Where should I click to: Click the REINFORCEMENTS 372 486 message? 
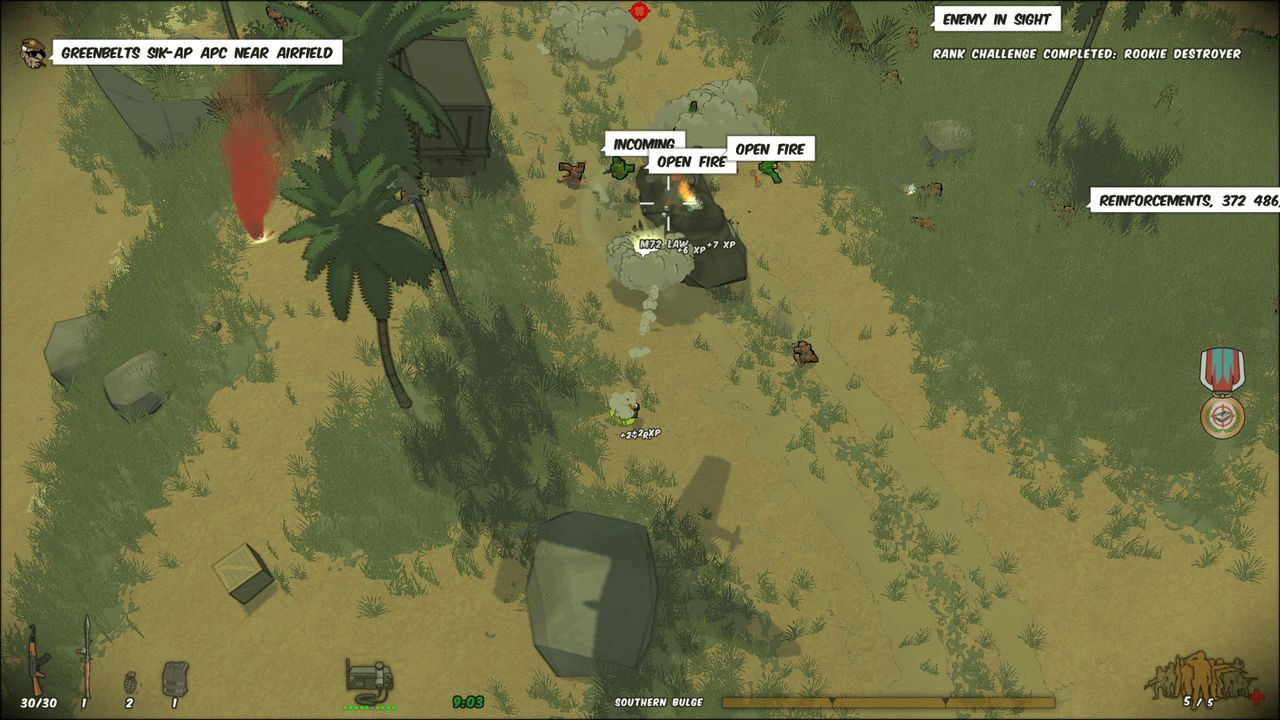1184,200
